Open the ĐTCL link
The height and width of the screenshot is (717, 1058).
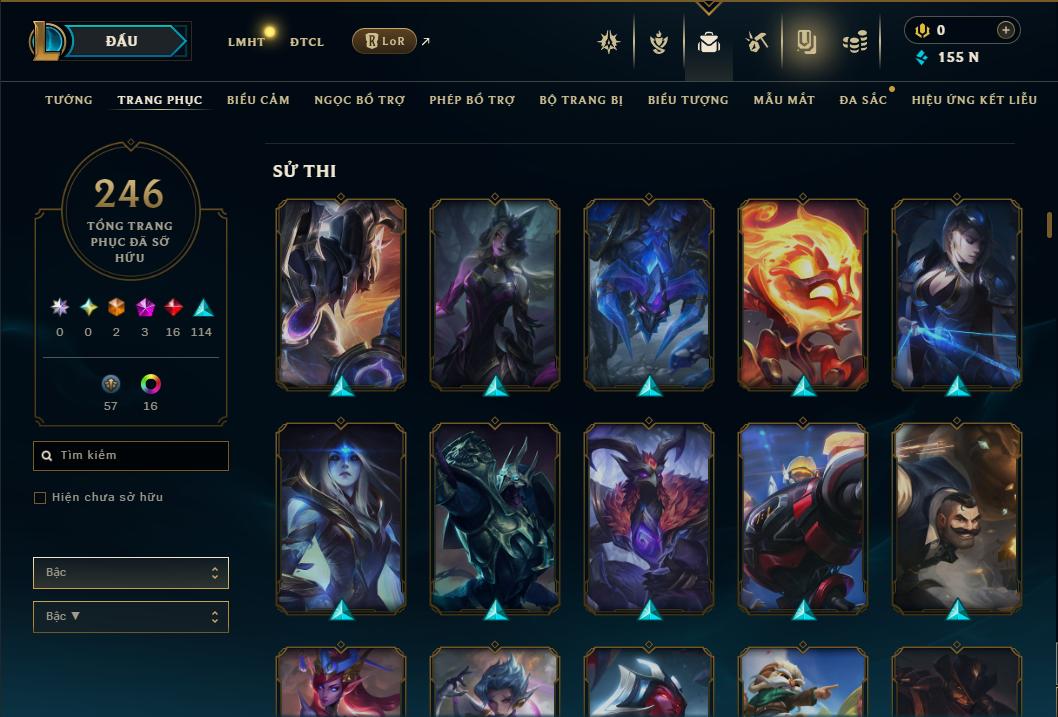[307, 42]
